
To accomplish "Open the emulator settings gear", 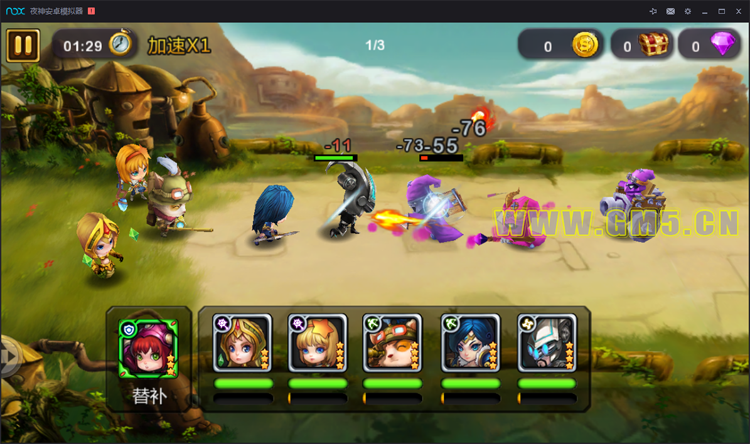I will click(687, 10).
